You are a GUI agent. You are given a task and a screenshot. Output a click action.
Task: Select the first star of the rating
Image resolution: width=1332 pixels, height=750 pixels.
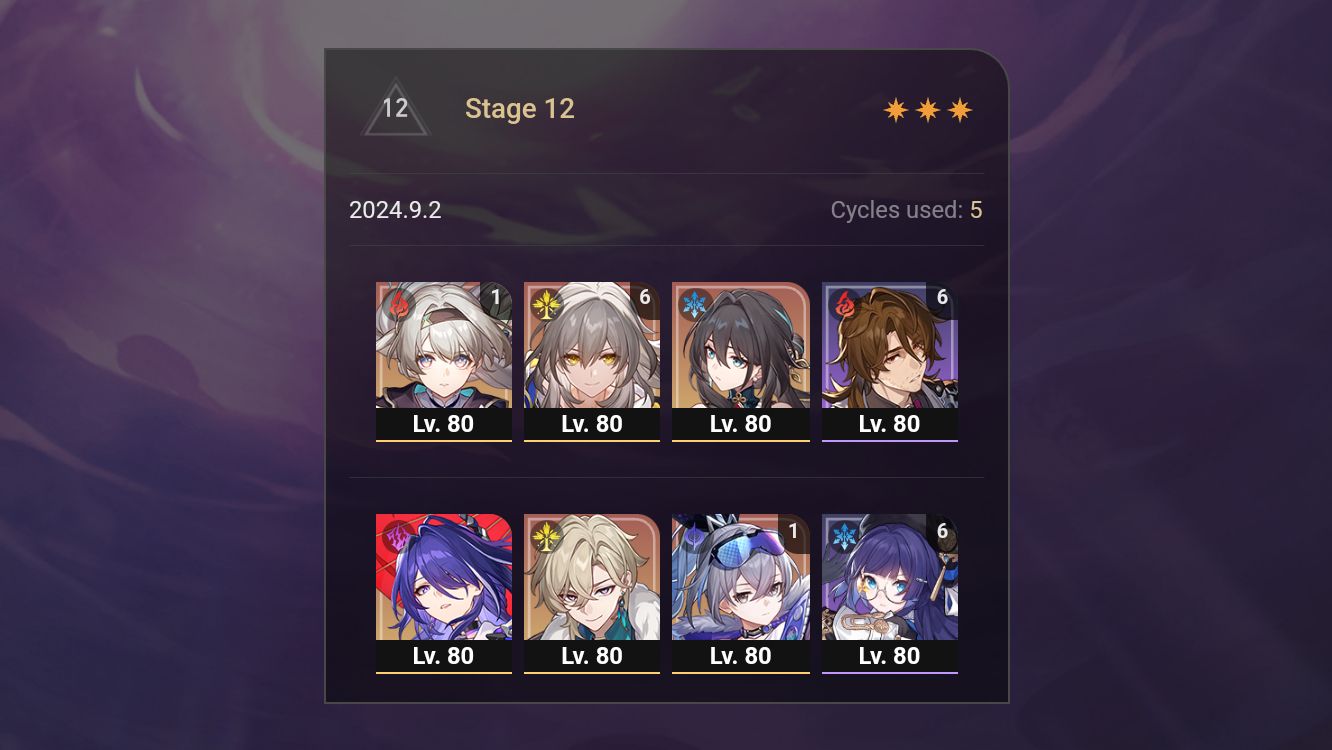pos(893,109)
